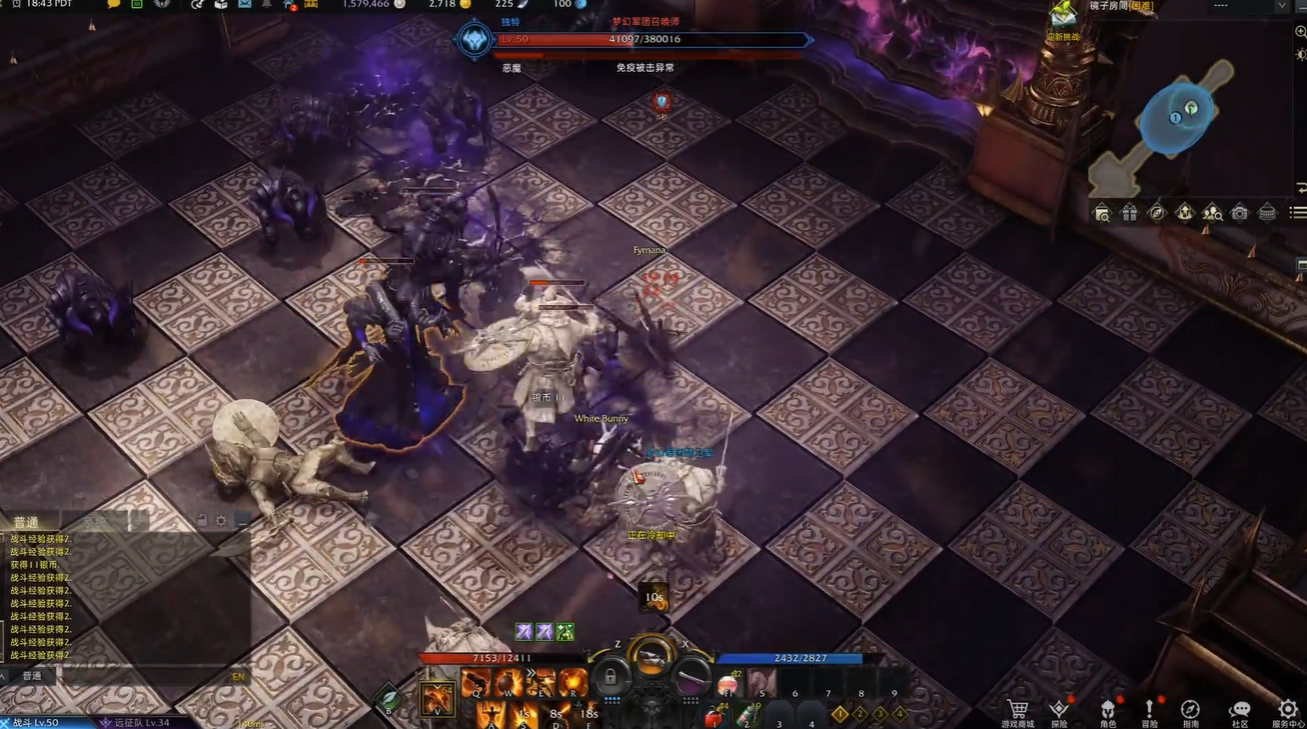Use the red health potion in slot F1
Viewport: 1307px width, 729px height.
[x=727, y=686]
